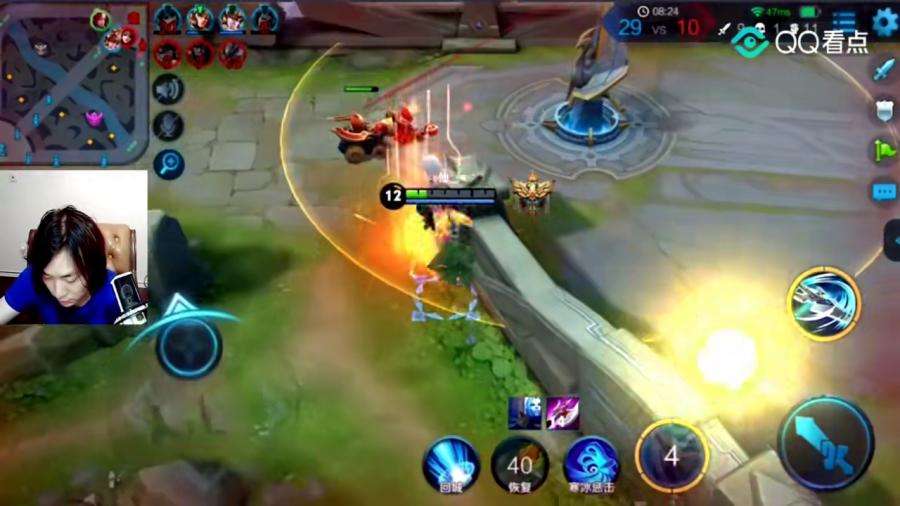Open the scoreboard list icon
This screenshot has height=506, width=900.
tap(845, 22)
